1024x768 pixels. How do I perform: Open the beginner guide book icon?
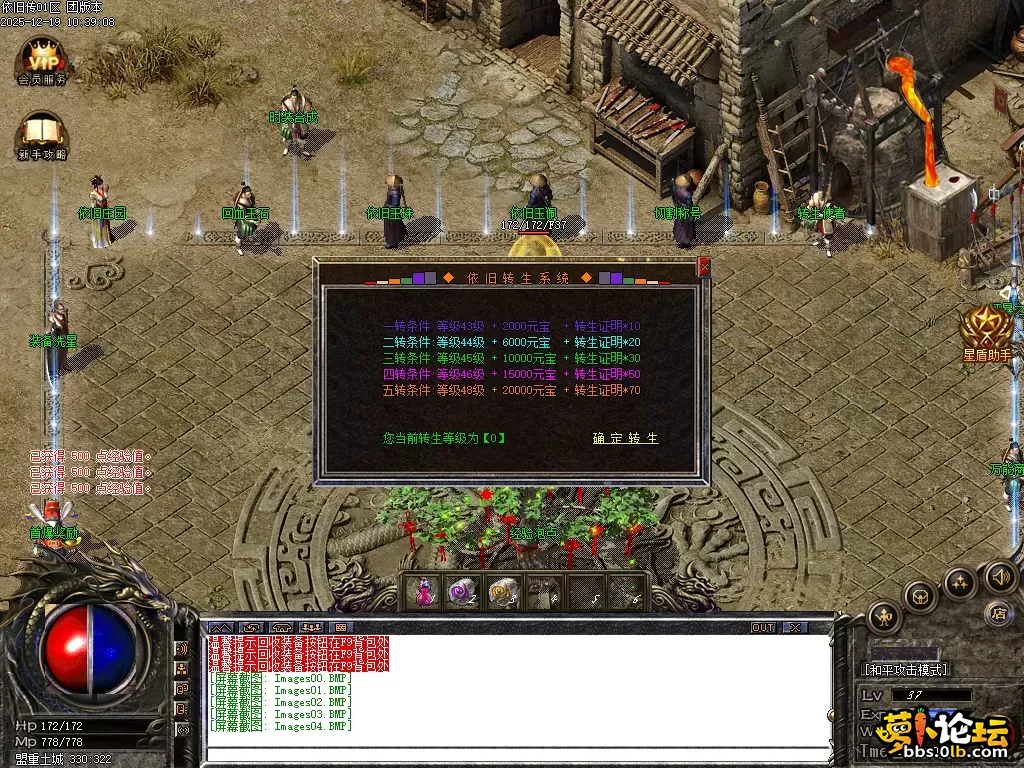point(42,135)
